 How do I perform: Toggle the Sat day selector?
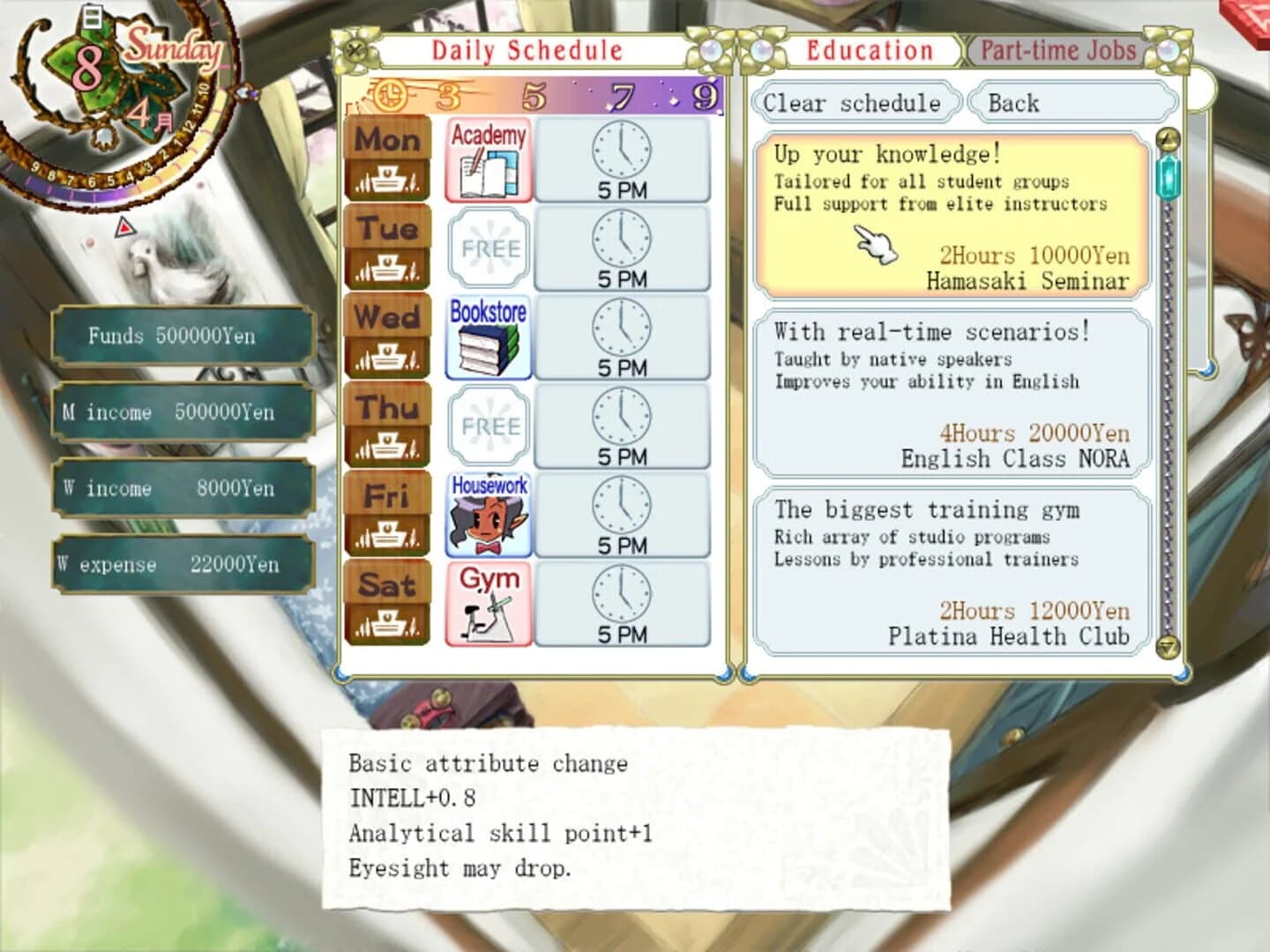pyautogui.click(x=388, y=584)
